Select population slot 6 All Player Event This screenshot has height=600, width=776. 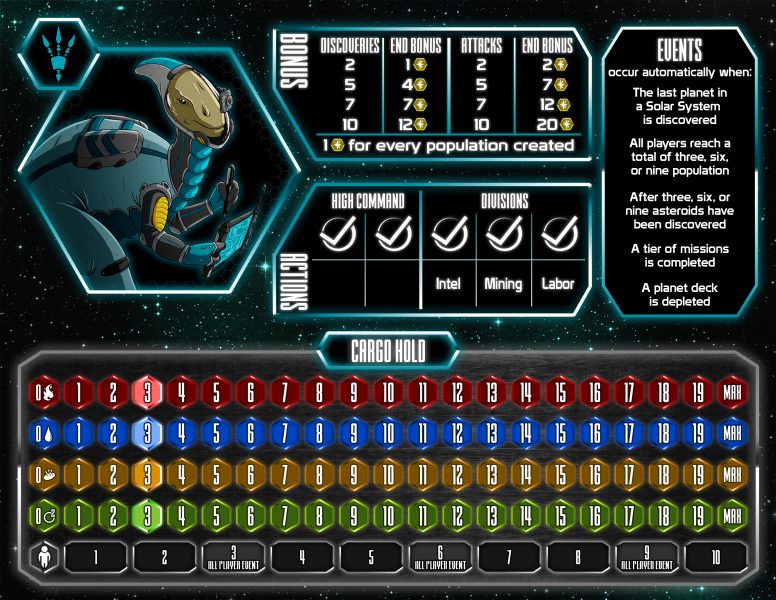(x=440, y=557)
